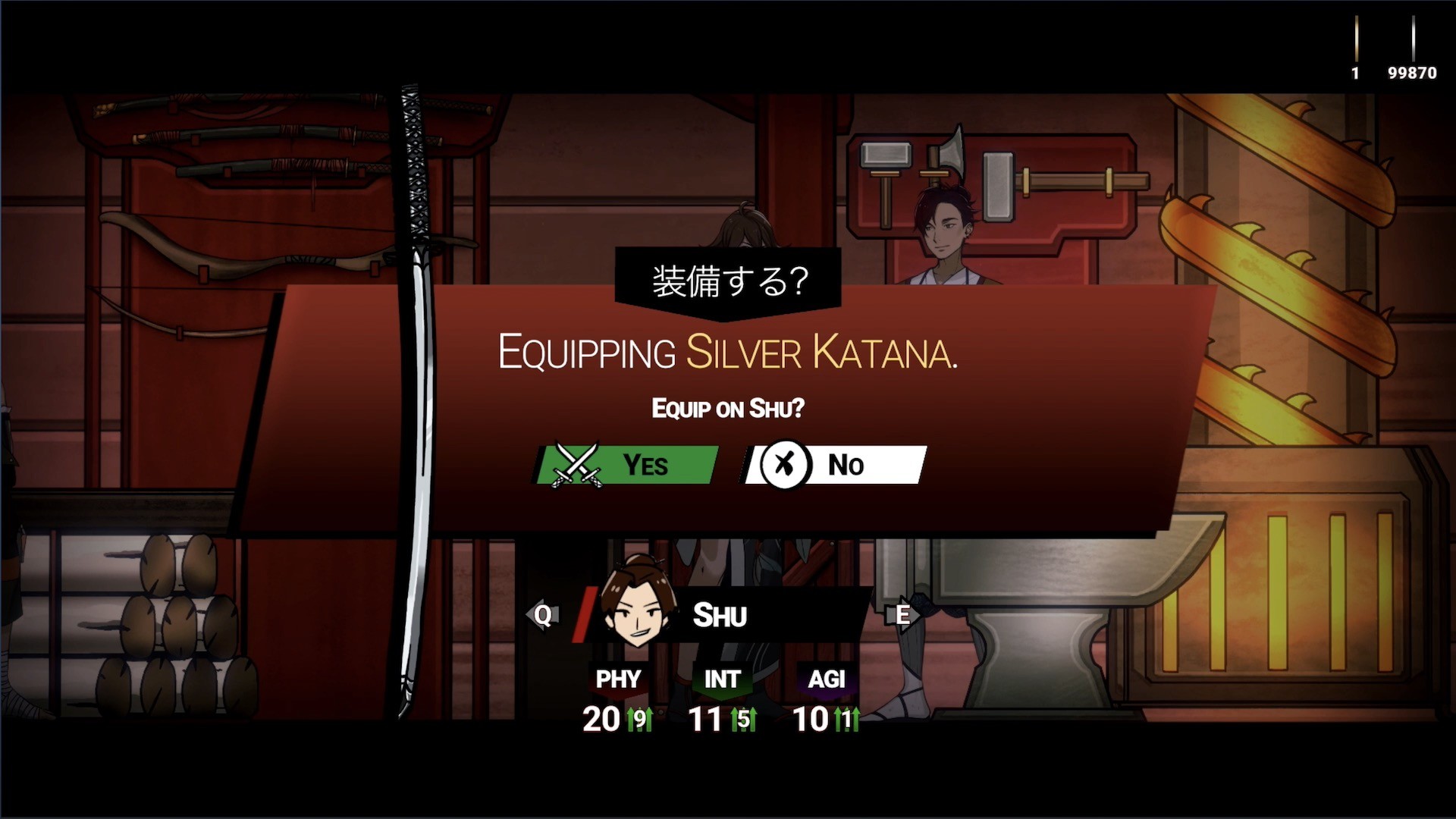Click the E arrow for next character
The width and height of the screenshot is (1456, 819).
902,616
